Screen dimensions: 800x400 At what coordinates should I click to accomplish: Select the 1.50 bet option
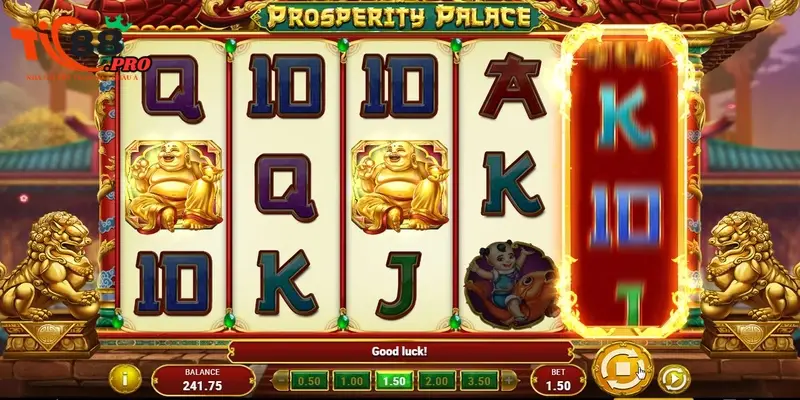pyautogui.click(x=393, y=380)
